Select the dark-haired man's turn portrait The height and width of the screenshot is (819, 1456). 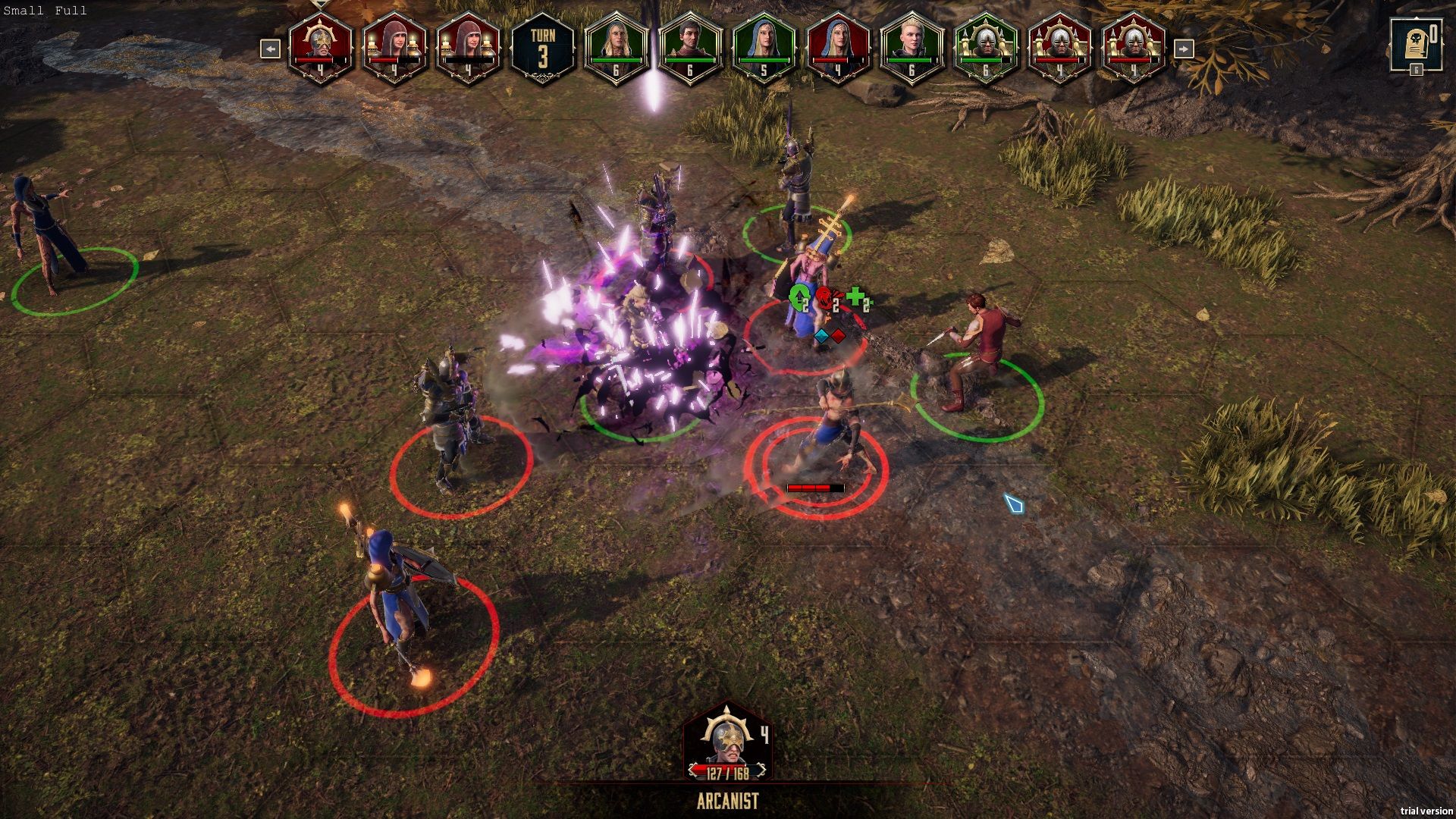[689, 47]
